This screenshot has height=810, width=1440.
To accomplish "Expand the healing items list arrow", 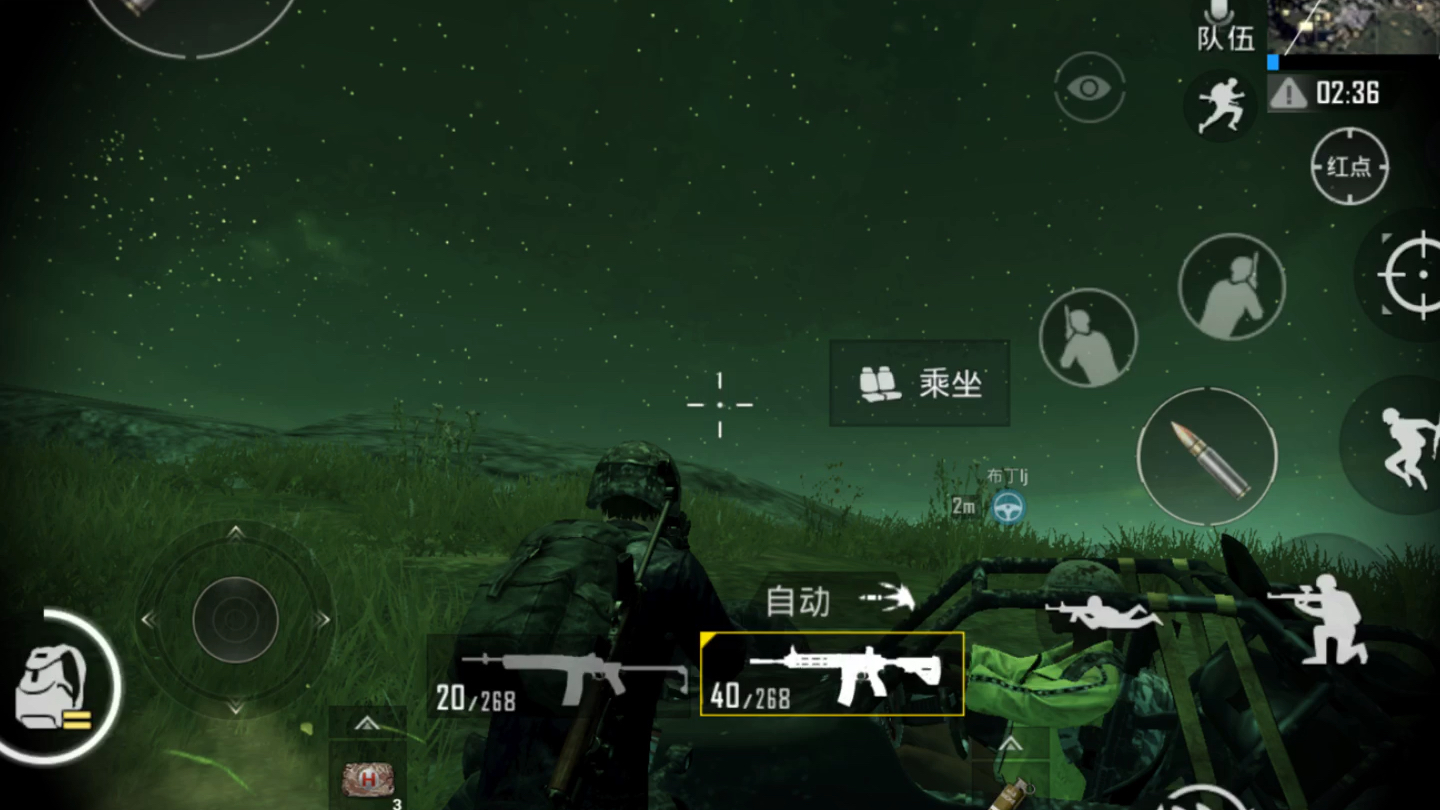I will click(367, 722).
